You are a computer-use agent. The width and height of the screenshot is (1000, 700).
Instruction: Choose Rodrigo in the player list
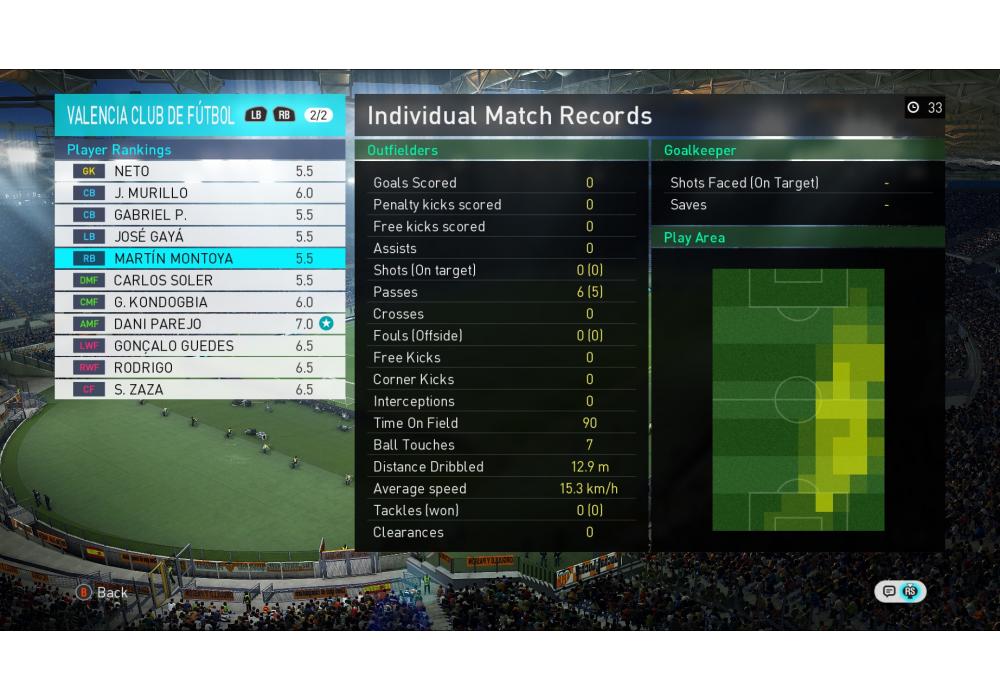tap(200, 368)
